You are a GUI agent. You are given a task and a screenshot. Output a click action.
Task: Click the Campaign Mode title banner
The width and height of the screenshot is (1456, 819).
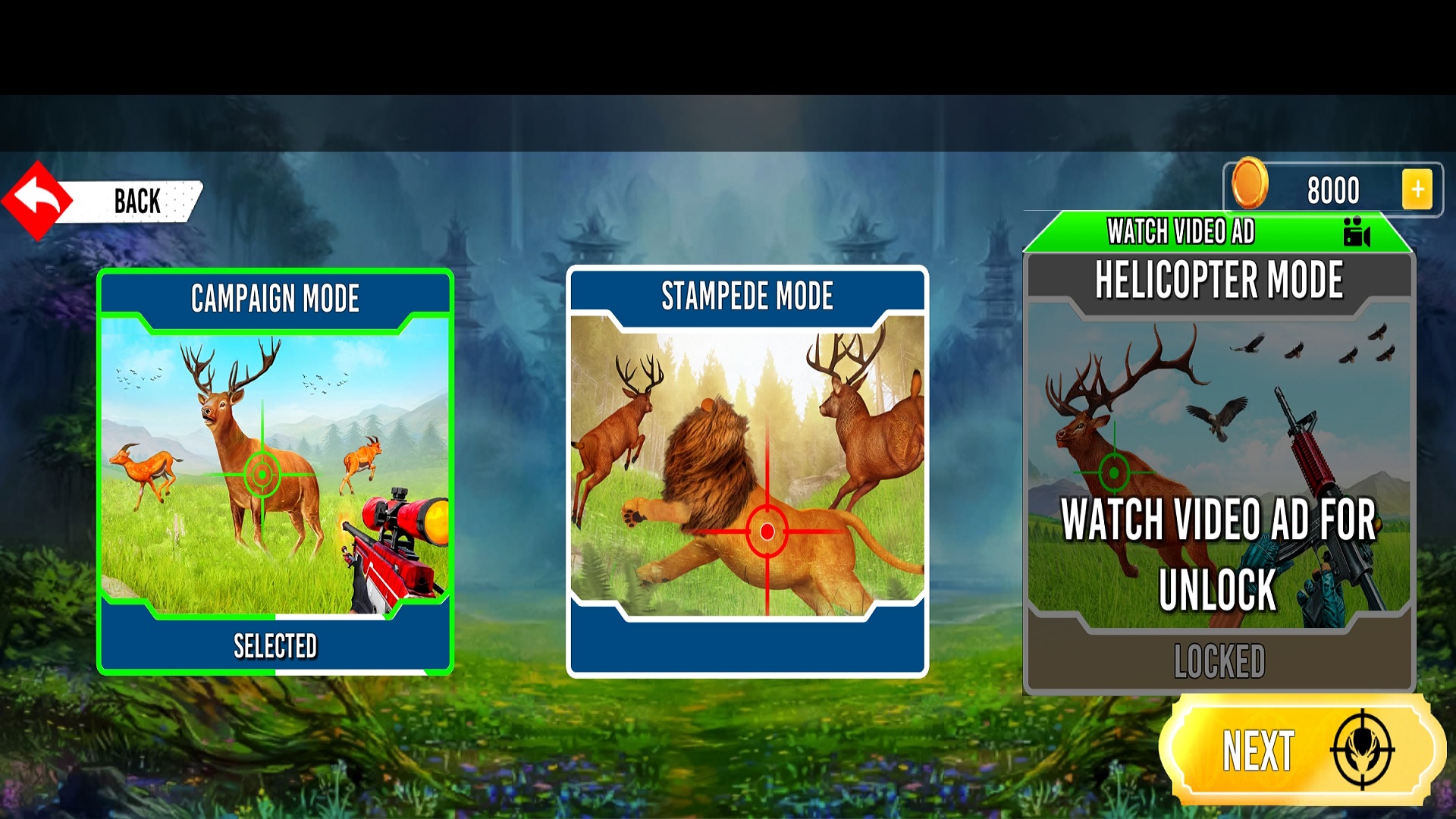pyautogui.click(x=276, y=299)
